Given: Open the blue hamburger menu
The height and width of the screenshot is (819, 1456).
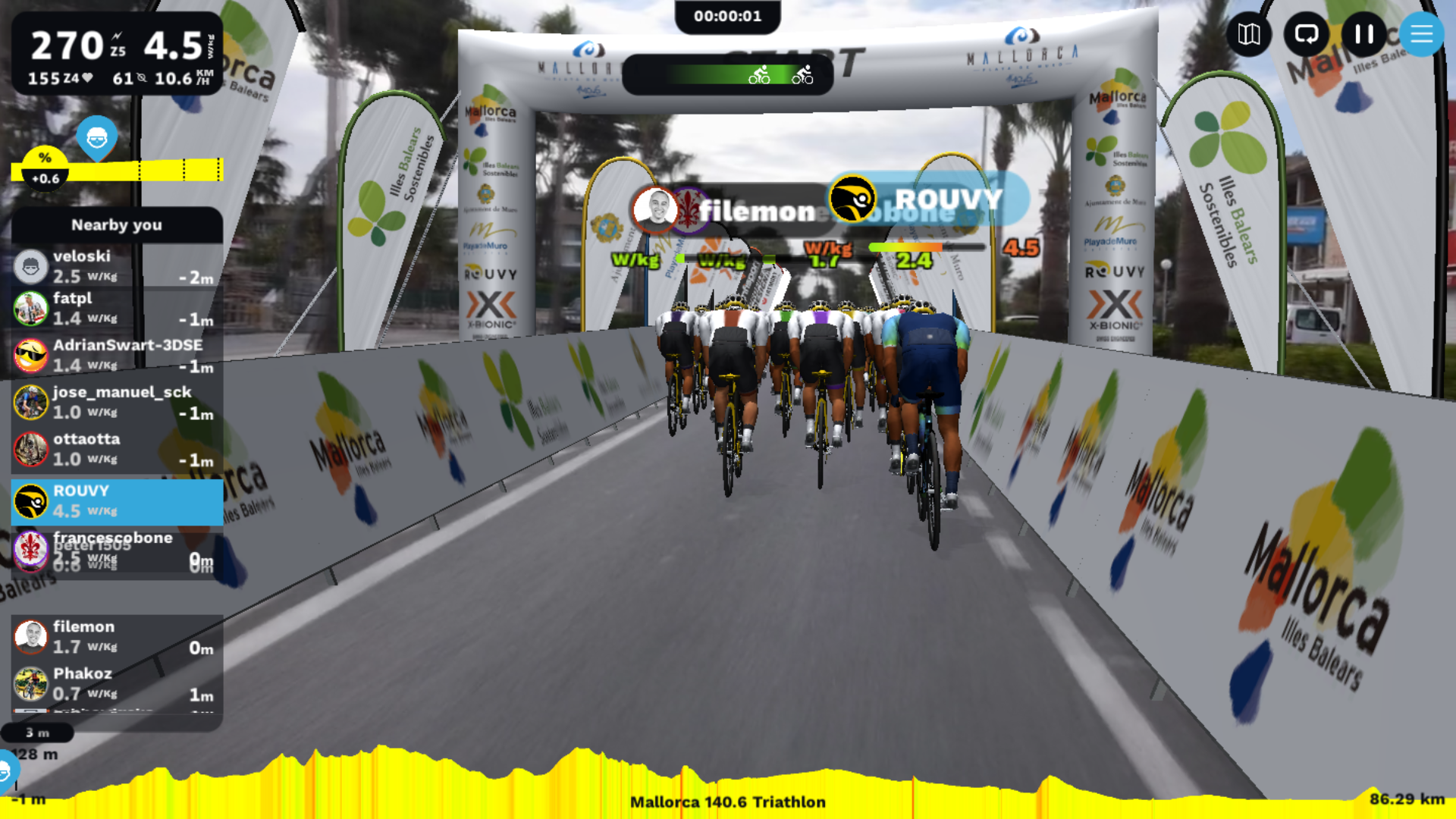Looking at the screenshot, I should (x=1420, y=34).
